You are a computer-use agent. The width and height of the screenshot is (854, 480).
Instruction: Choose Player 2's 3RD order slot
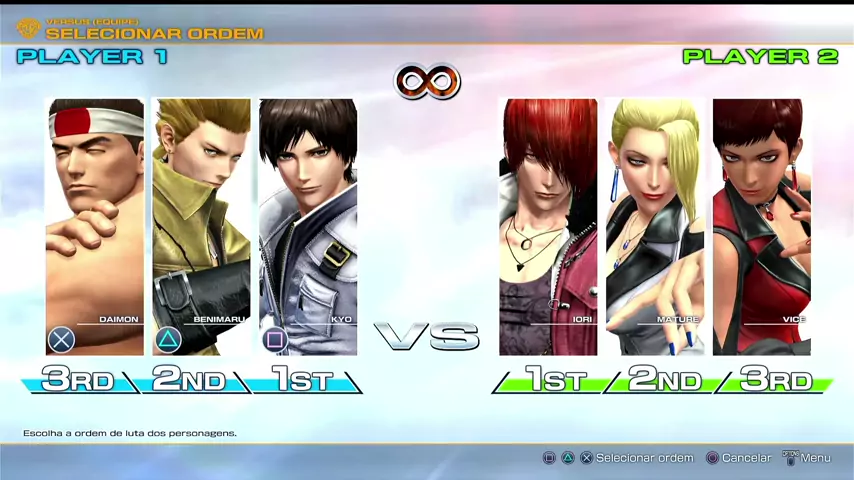point(776,380)
